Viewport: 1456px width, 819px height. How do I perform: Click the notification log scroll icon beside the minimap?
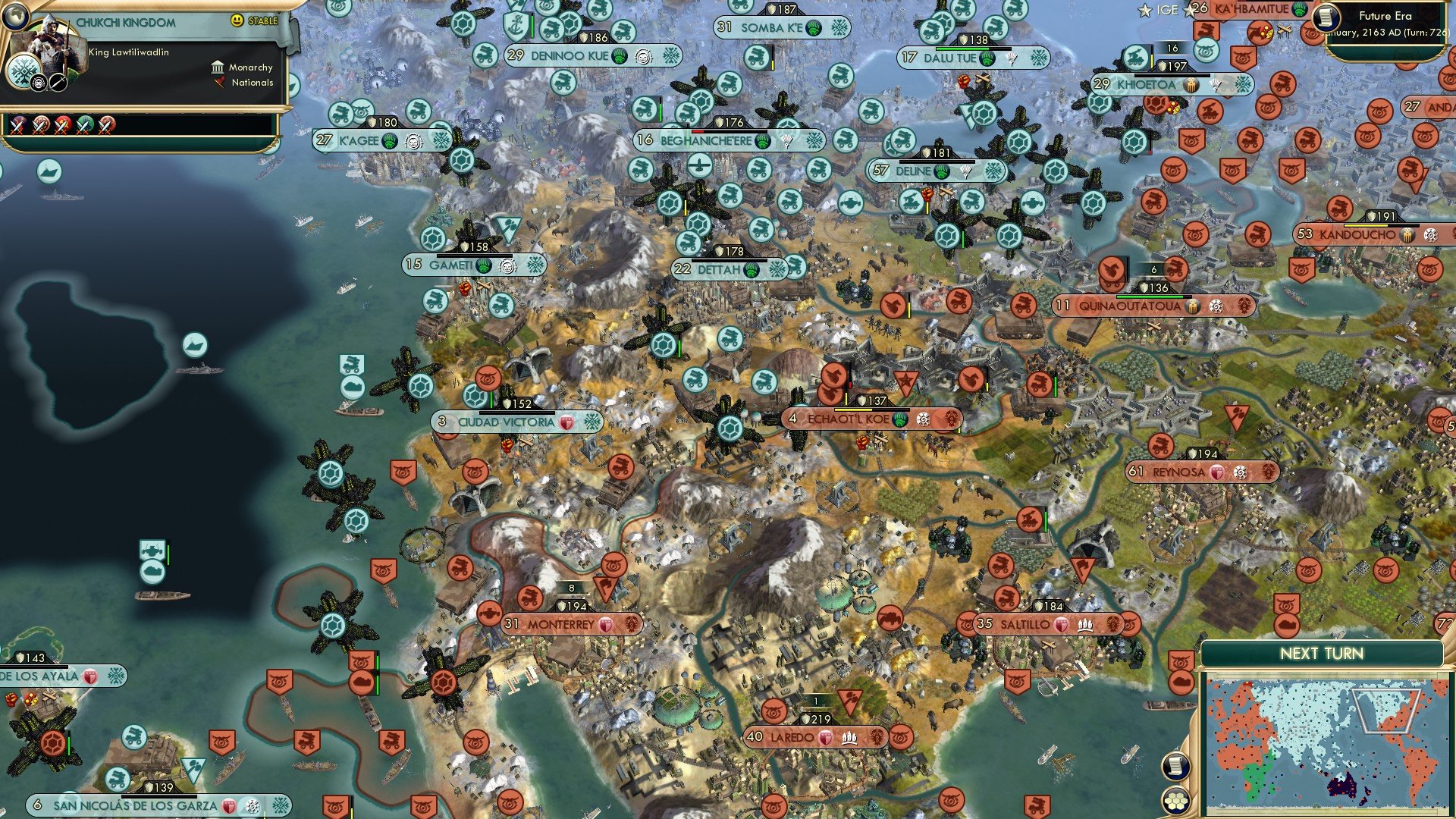pos(1177,767)
